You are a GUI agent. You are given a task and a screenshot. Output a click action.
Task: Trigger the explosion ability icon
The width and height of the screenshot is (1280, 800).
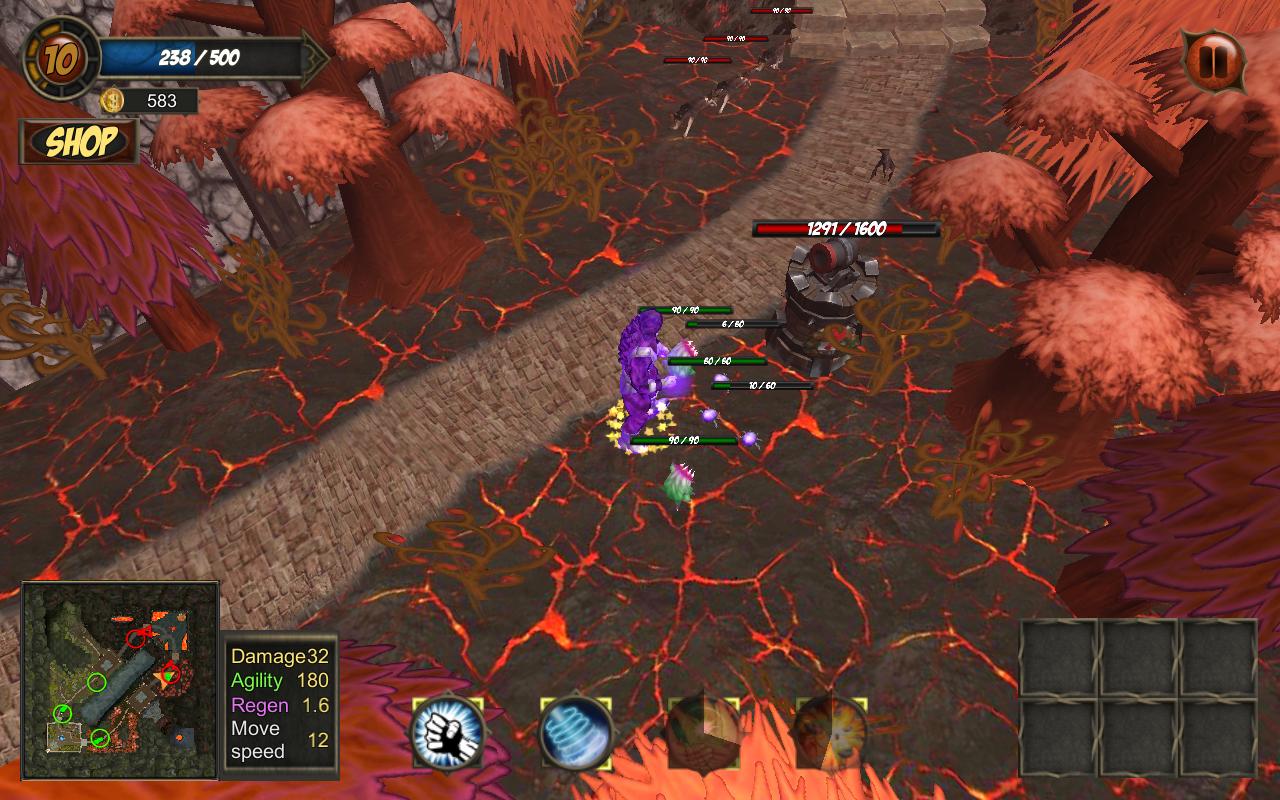click(x=831, y=733)
